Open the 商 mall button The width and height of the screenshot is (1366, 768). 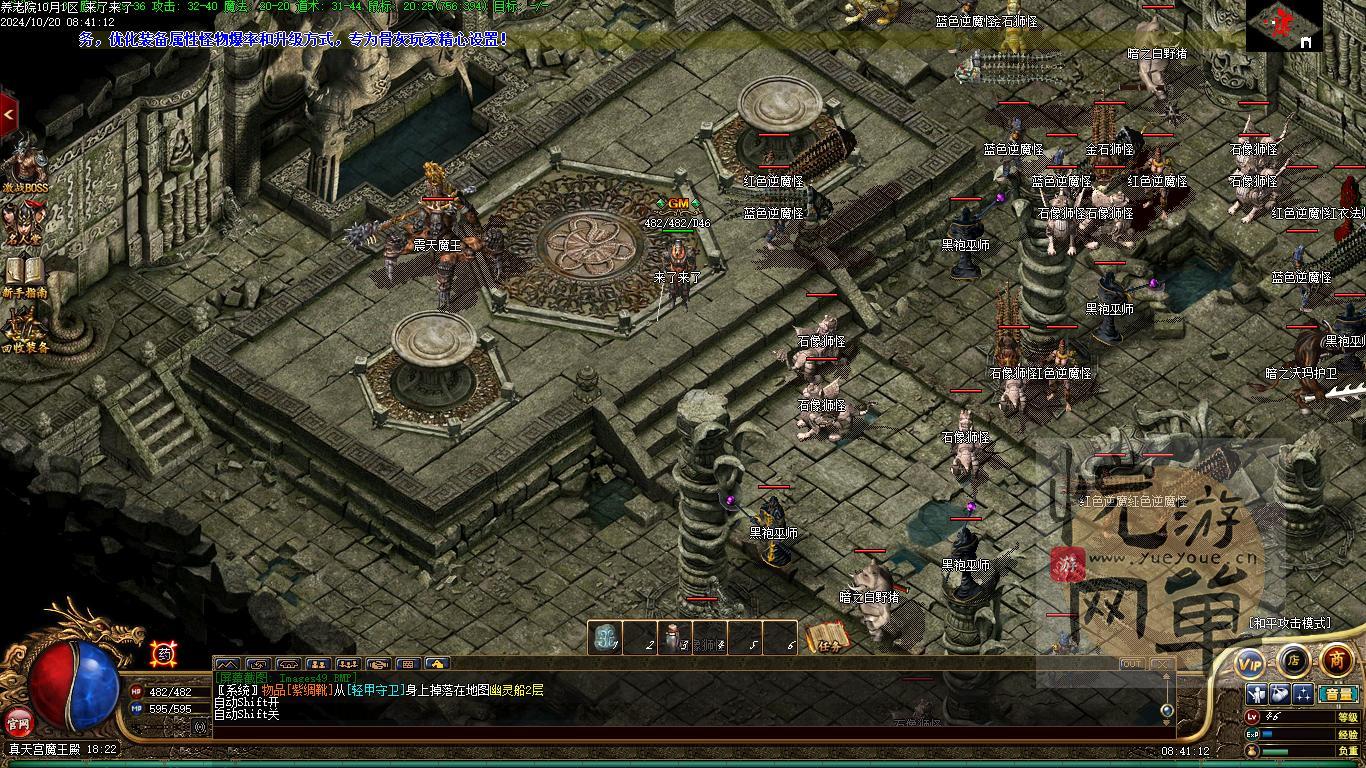[1337, 660]
